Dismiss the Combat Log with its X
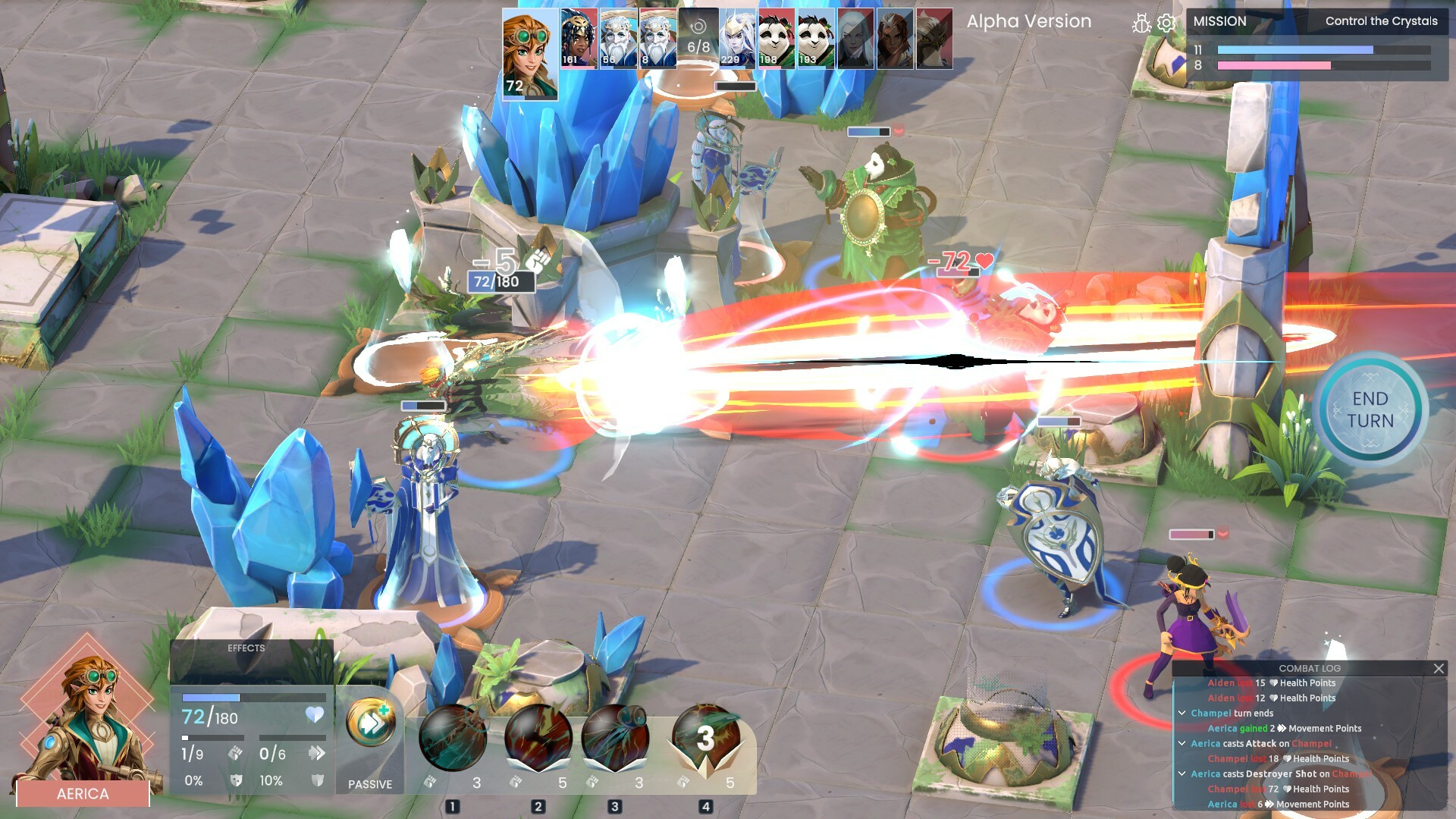This screenshot has height=819, width=1456. click(x=1439, y=668)
